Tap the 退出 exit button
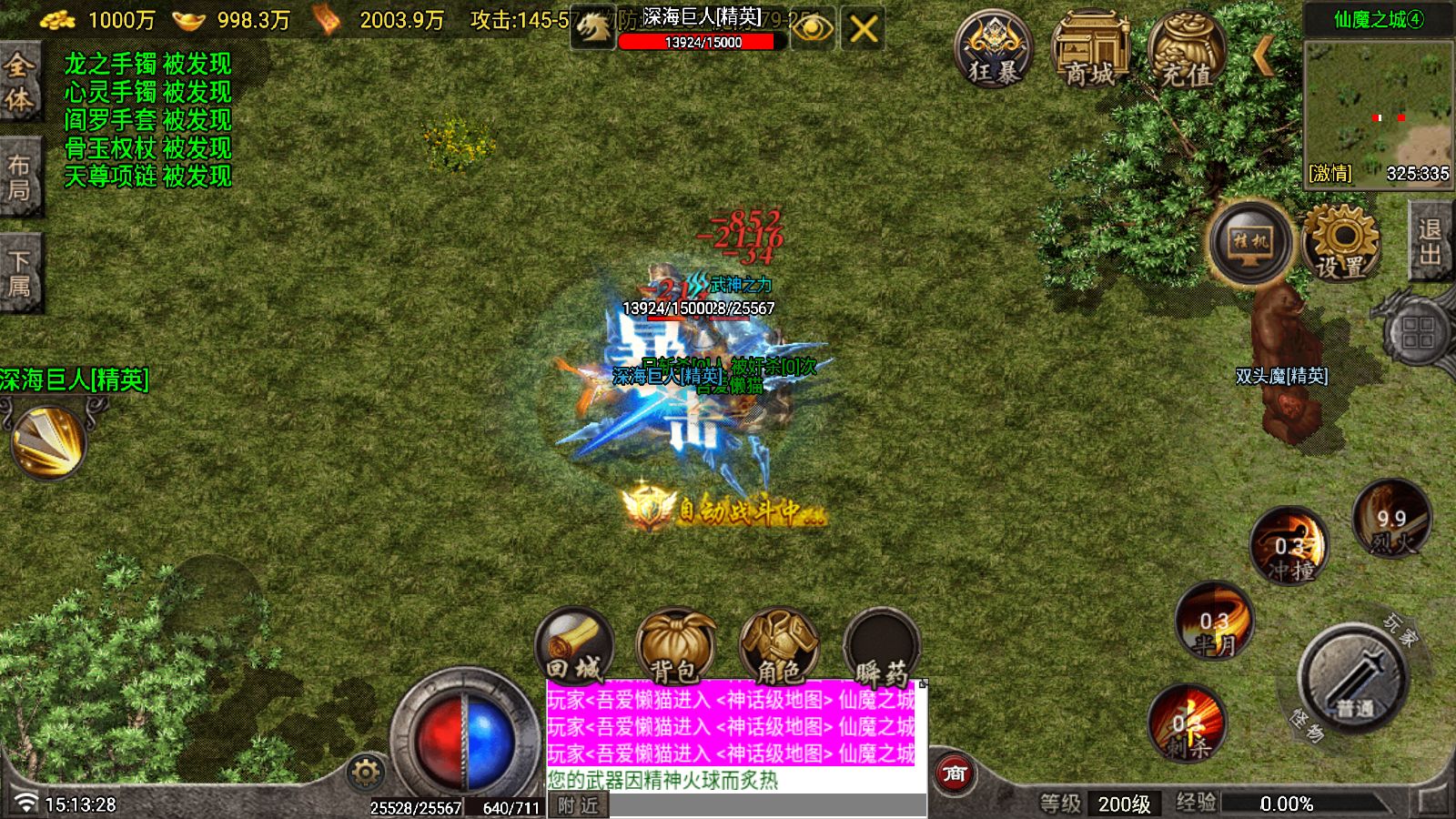1456x819 pixels. pos(1430,242)
